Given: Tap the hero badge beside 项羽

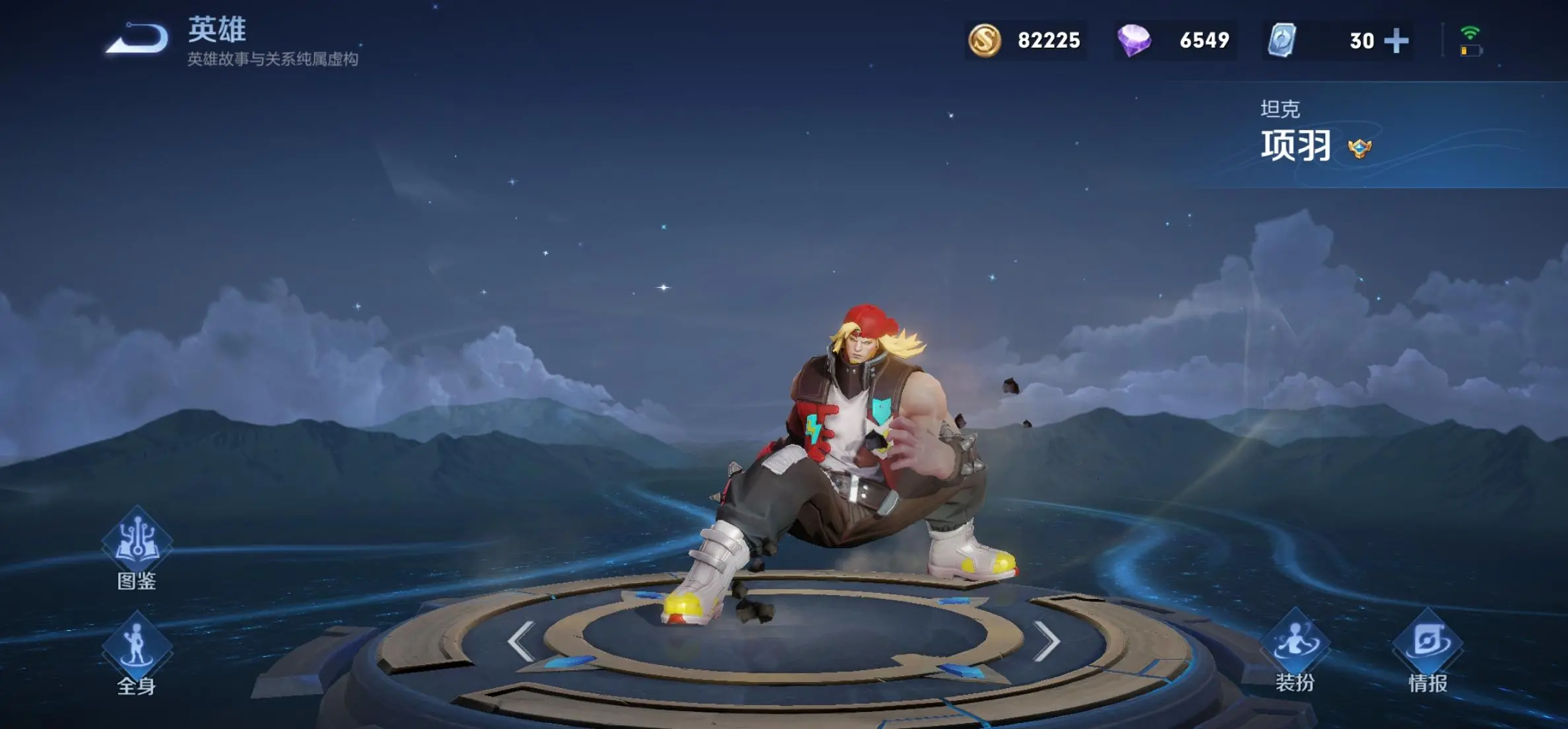Looking at the screenshot, I should point(1359,149).
